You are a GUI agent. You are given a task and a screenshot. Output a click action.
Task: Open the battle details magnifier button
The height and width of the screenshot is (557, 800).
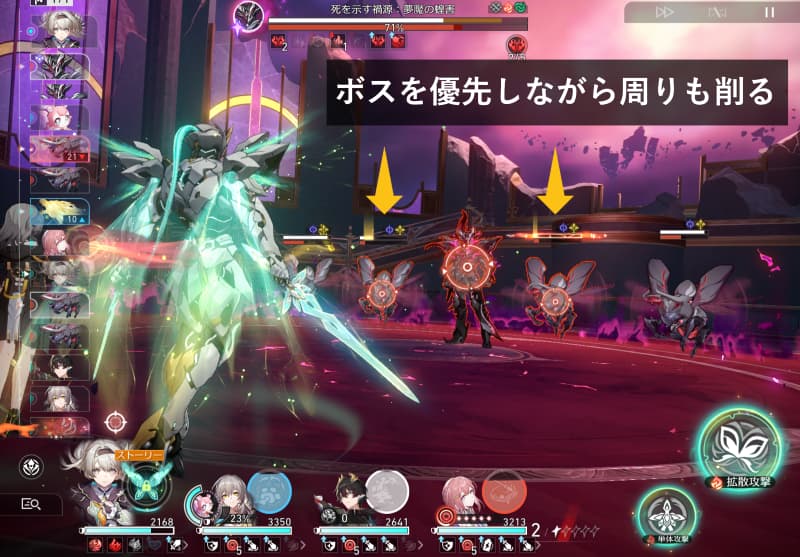click(30, 505)
